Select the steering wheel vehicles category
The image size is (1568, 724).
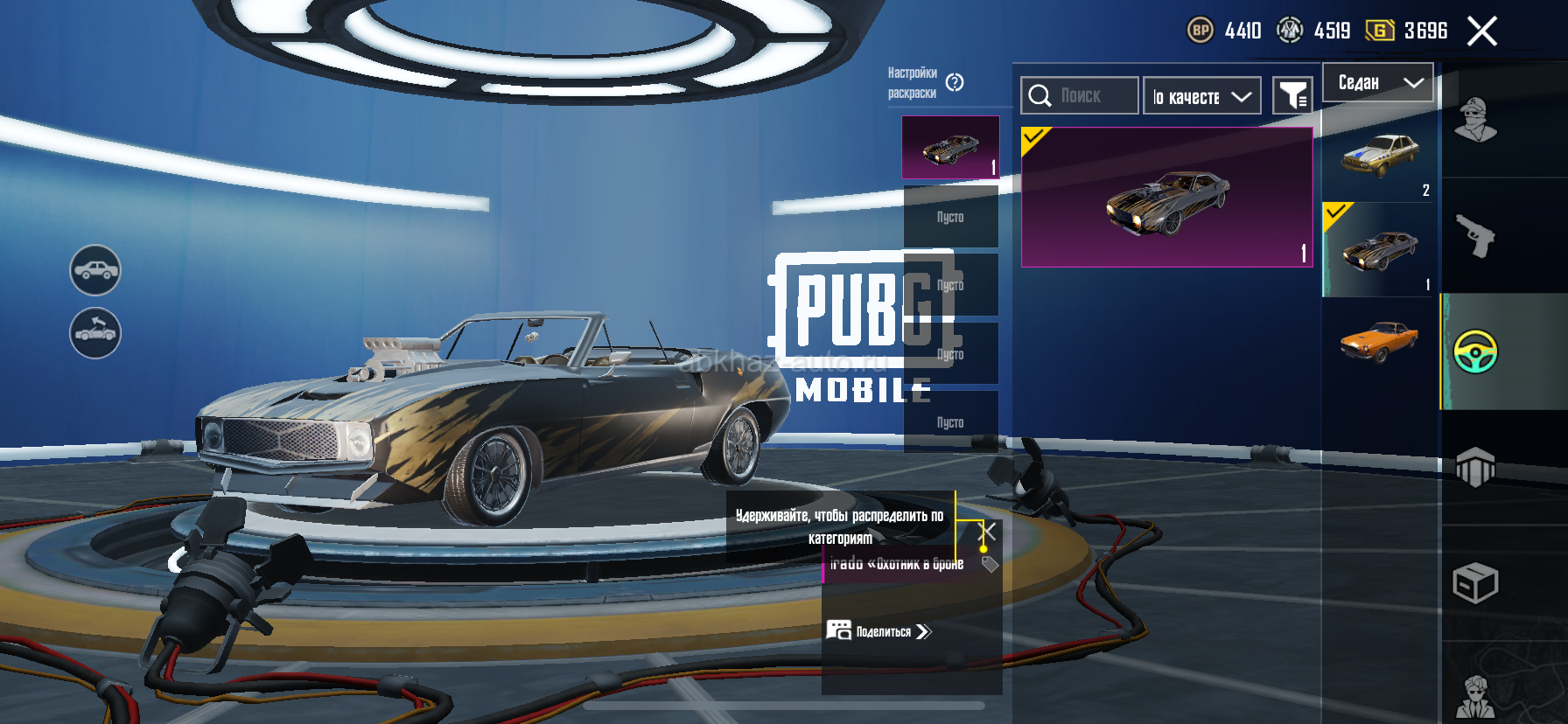coord(1475,352)
